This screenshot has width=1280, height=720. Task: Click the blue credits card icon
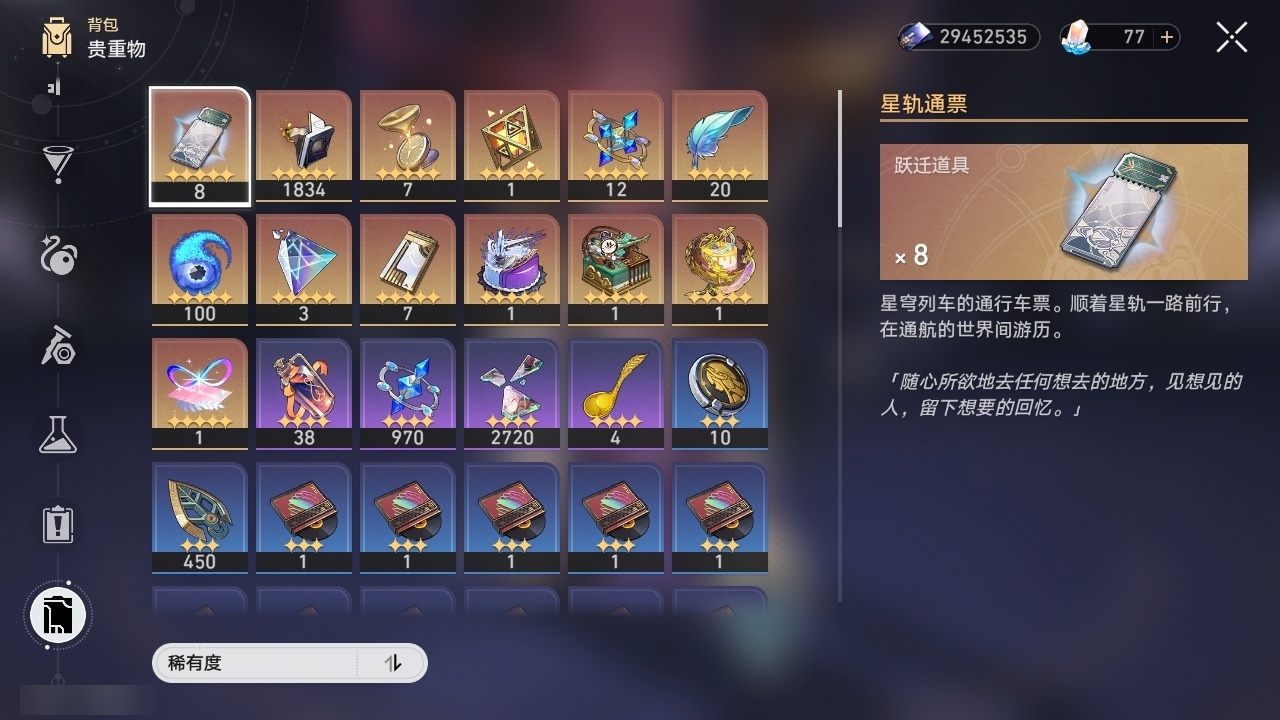click(914, 36)
